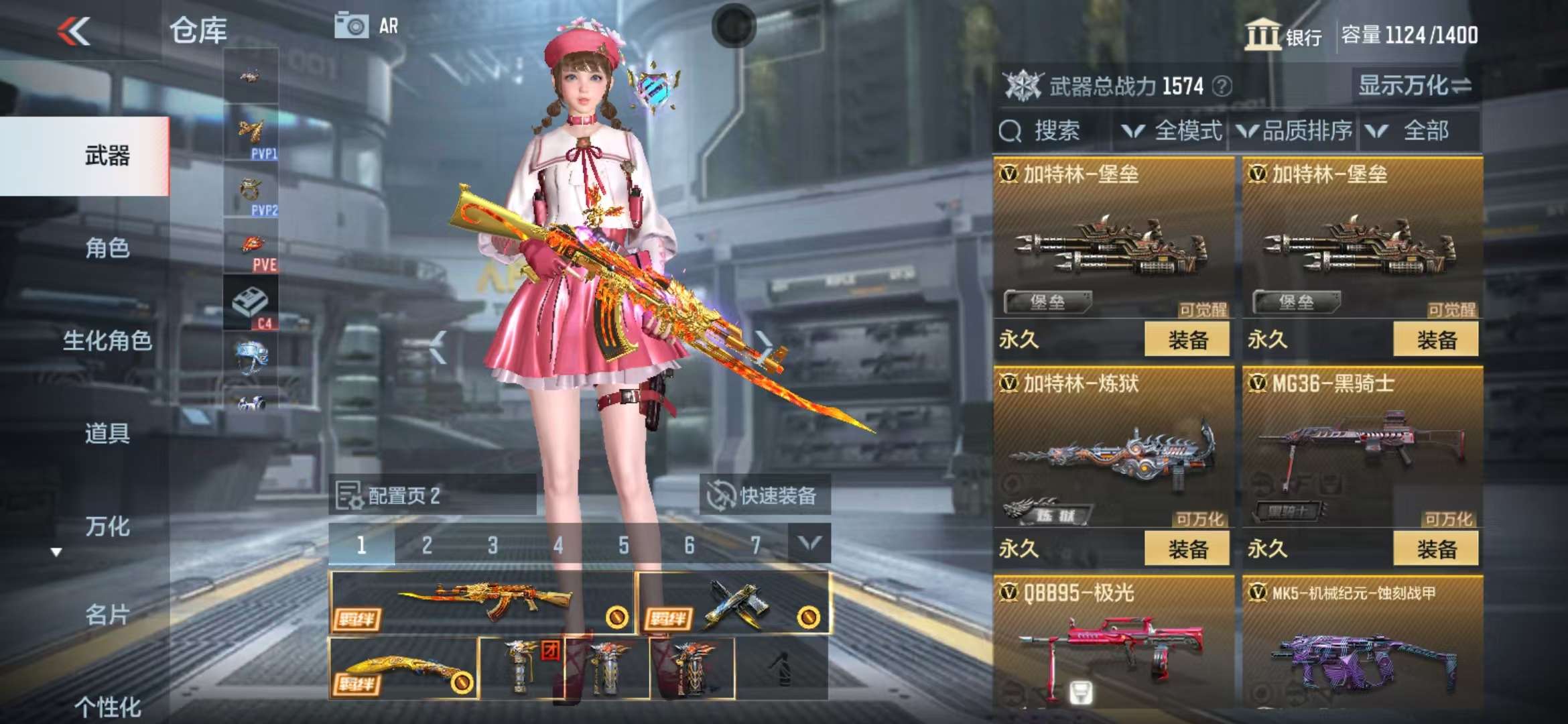Toggle the 显示万化 display switch
The width and height of the screenshot is (1568, 724).
click(x=1414, y=86)
